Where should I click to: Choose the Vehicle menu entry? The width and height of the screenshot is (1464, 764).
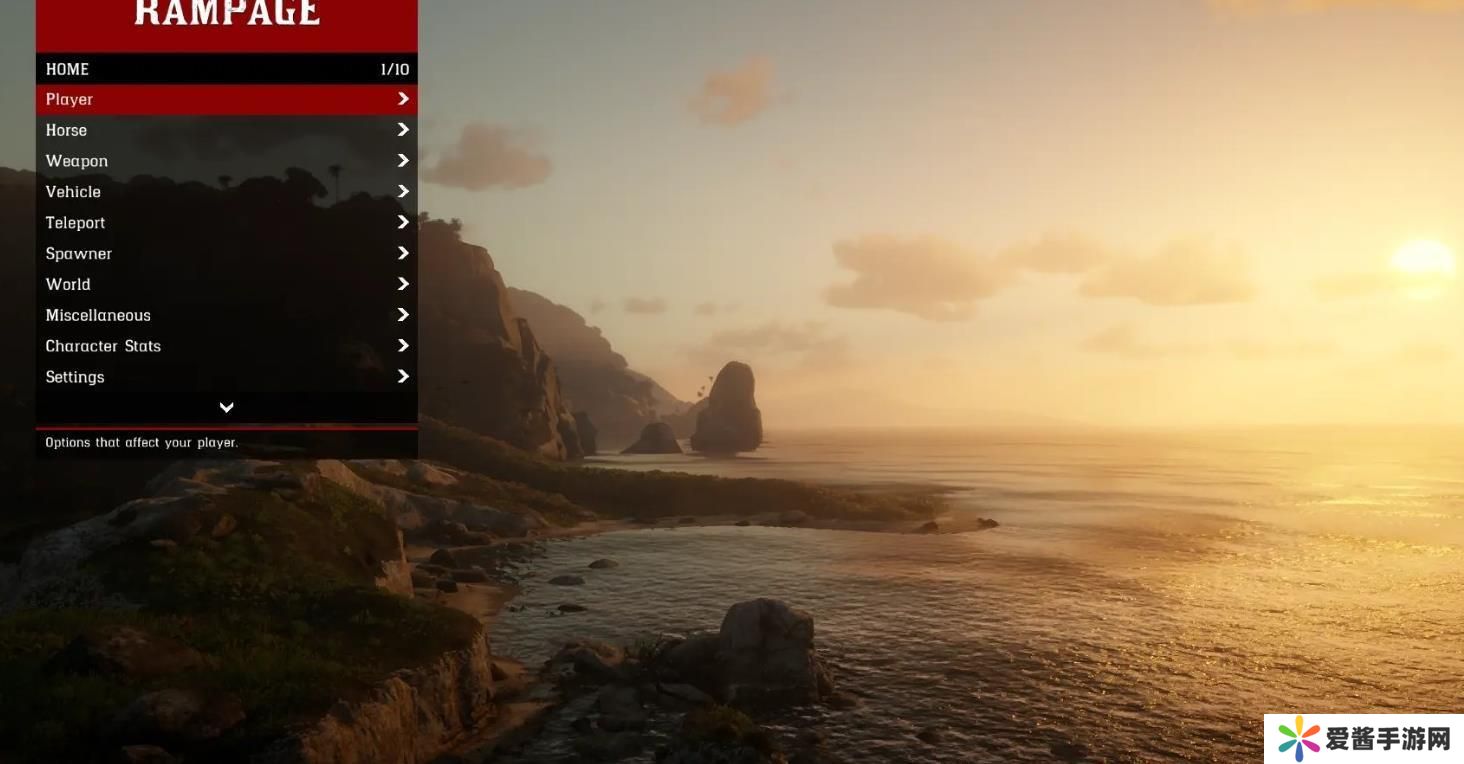click(x=226, y=192)
